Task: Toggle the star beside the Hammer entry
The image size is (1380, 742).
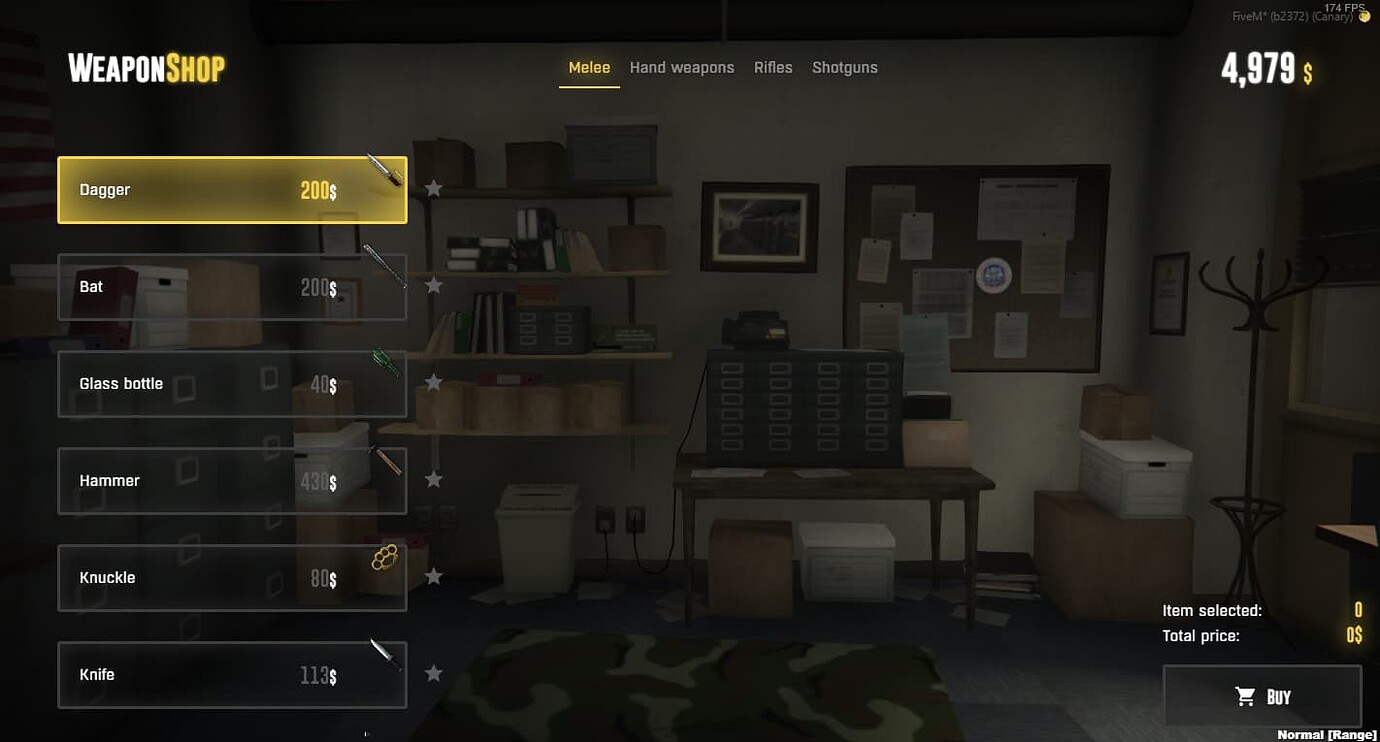Action: (433, 479)
